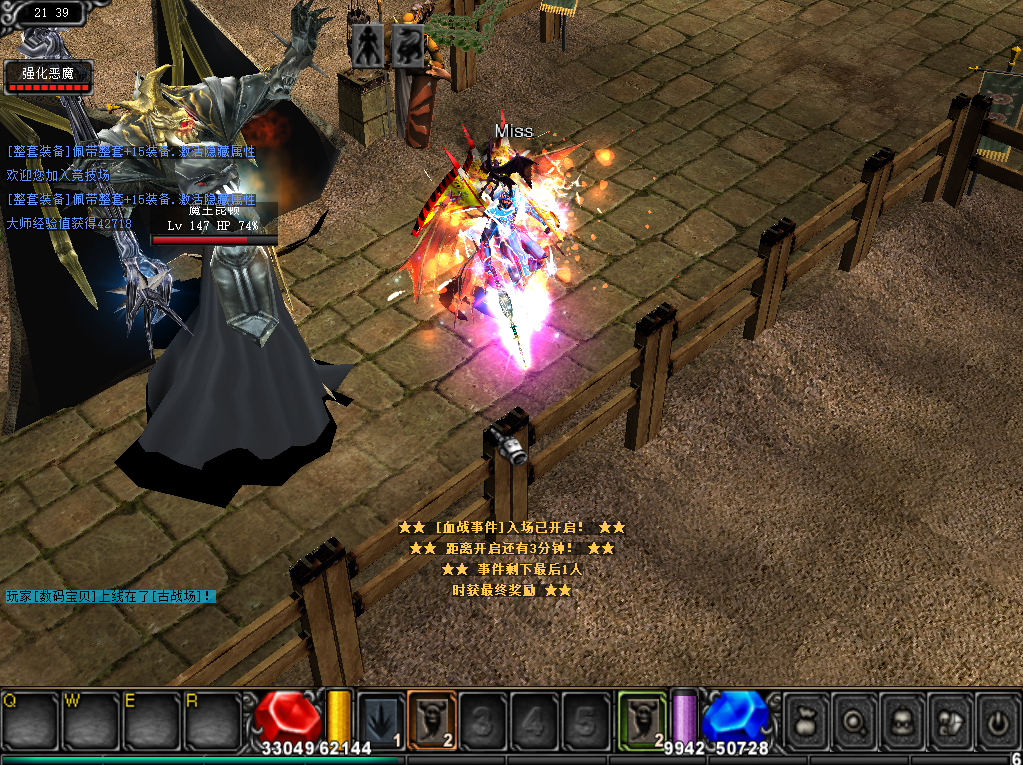This screenshot has height=765, width=1023.
Task: Open the bag inventory button
Action: click(807, 720)
